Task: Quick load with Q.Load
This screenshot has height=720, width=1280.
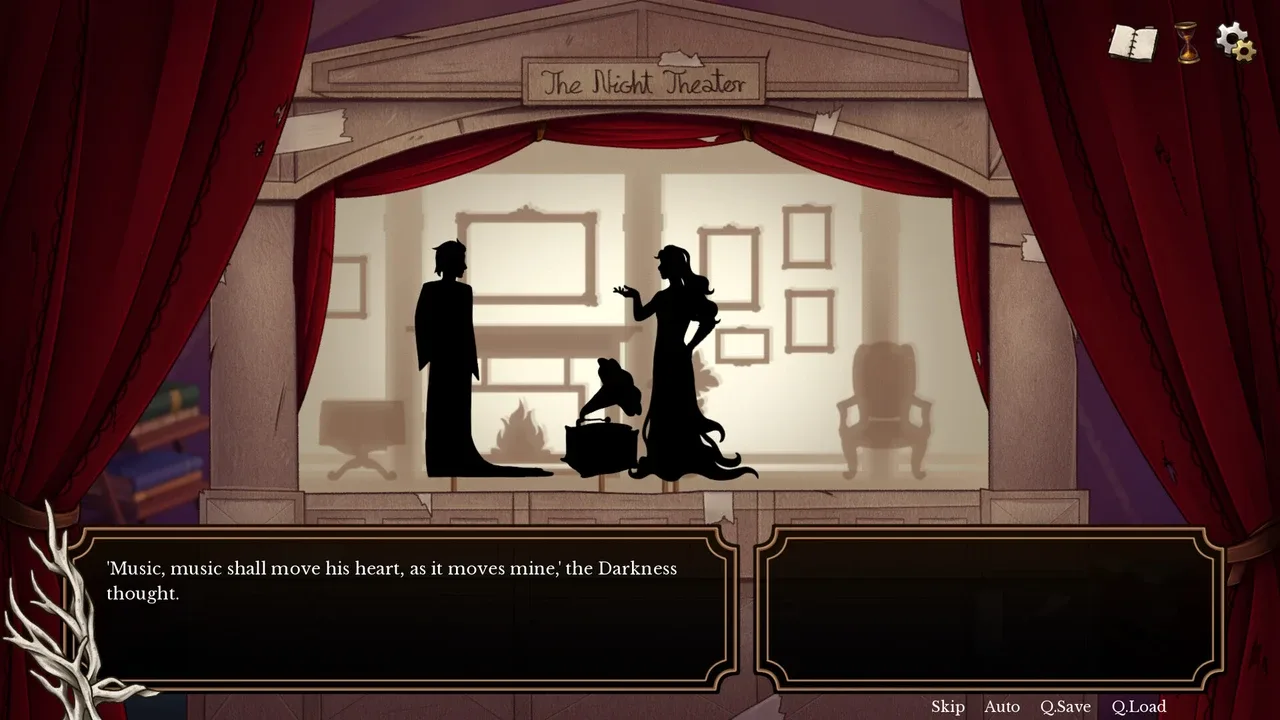Action: click(1139, 707)
